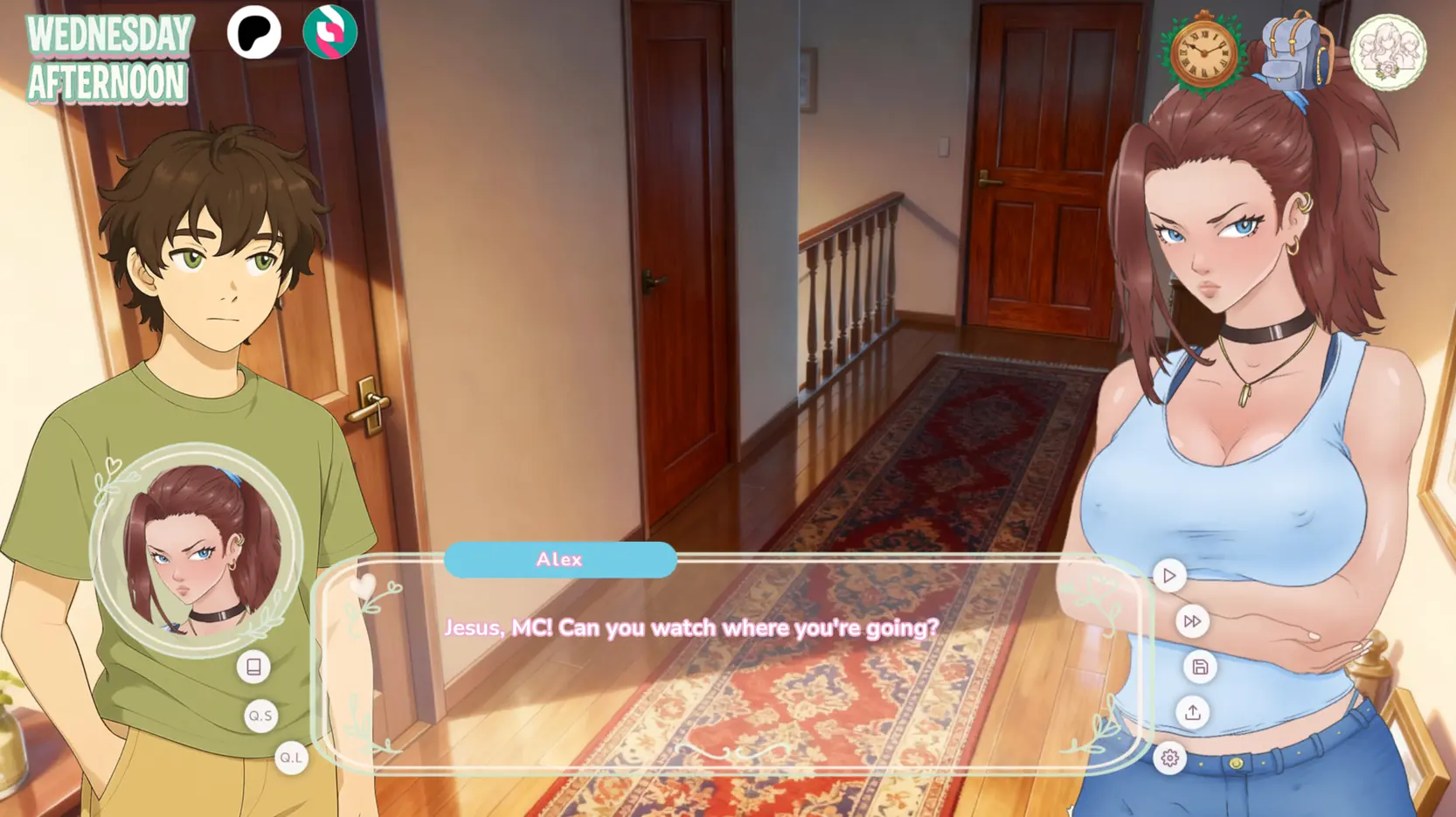
Task: Toggle auto-play with the play triangle button
Action: pos(1169,576)
